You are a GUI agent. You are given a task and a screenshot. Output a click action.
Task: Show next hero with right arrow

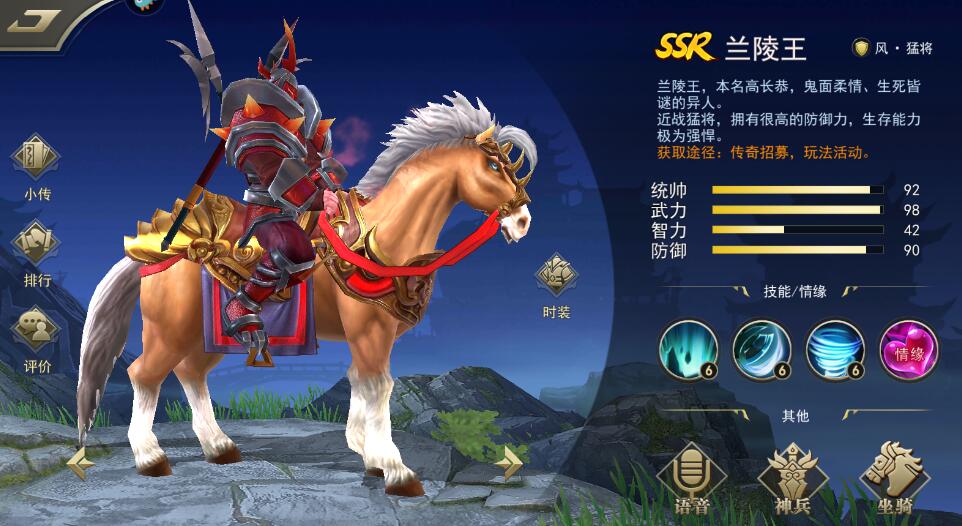(x=509, y=461)
